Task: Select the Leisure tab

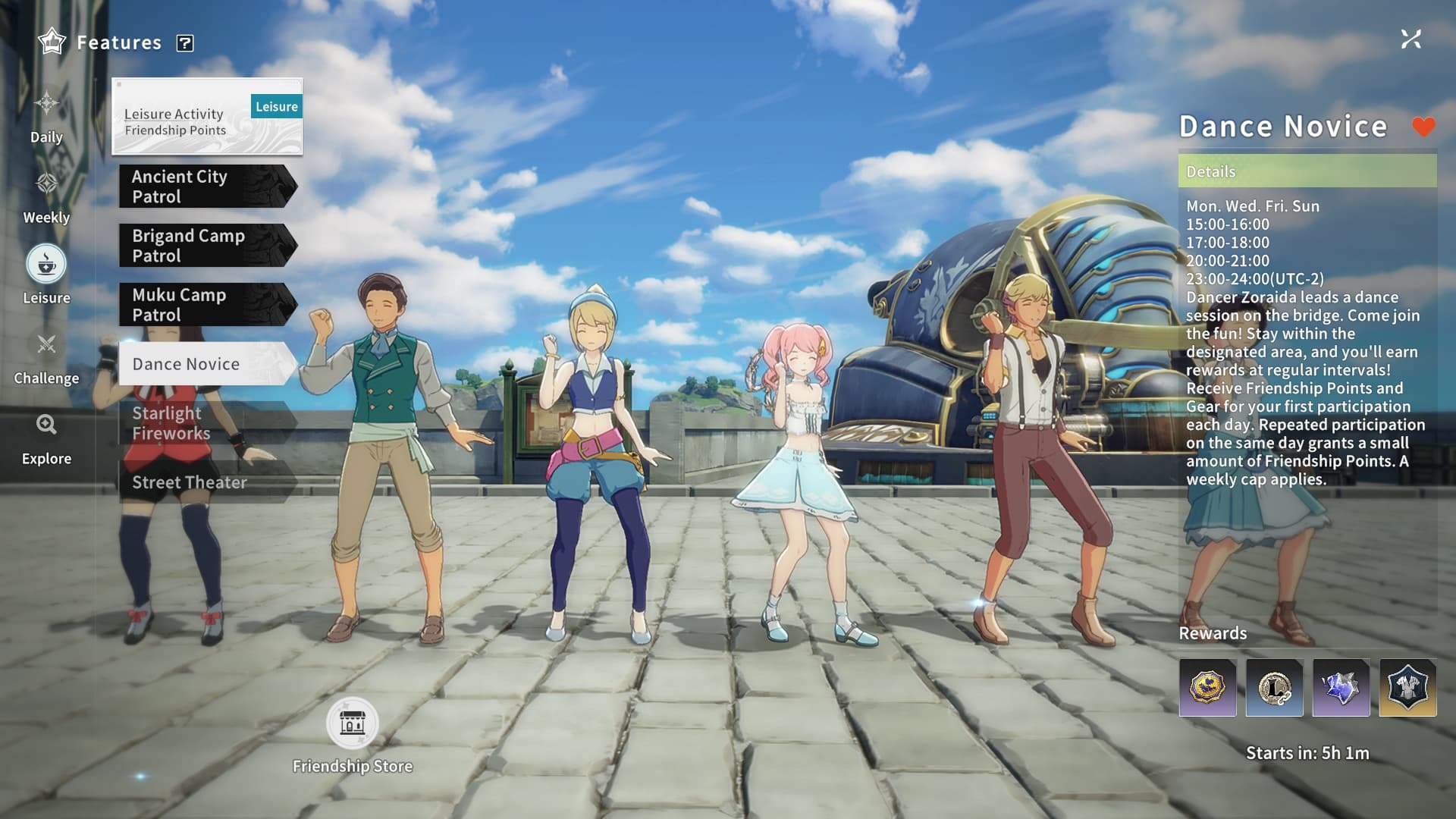Action: pos(46,275)
